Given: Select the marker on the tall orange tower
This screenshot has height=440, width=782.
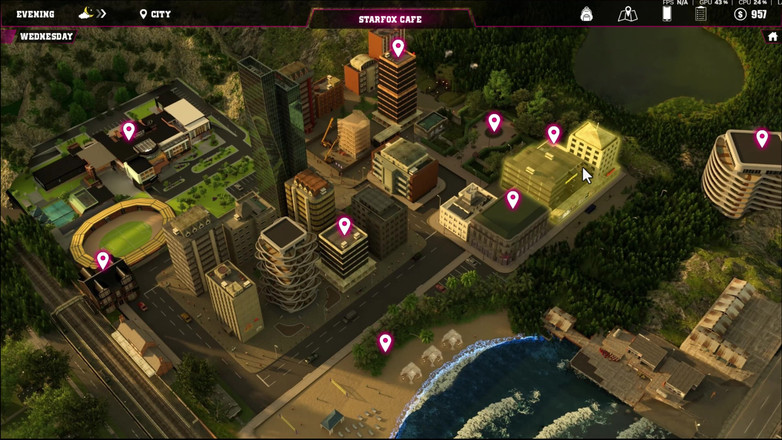Looking at the screenshot, I should point(398,47).
